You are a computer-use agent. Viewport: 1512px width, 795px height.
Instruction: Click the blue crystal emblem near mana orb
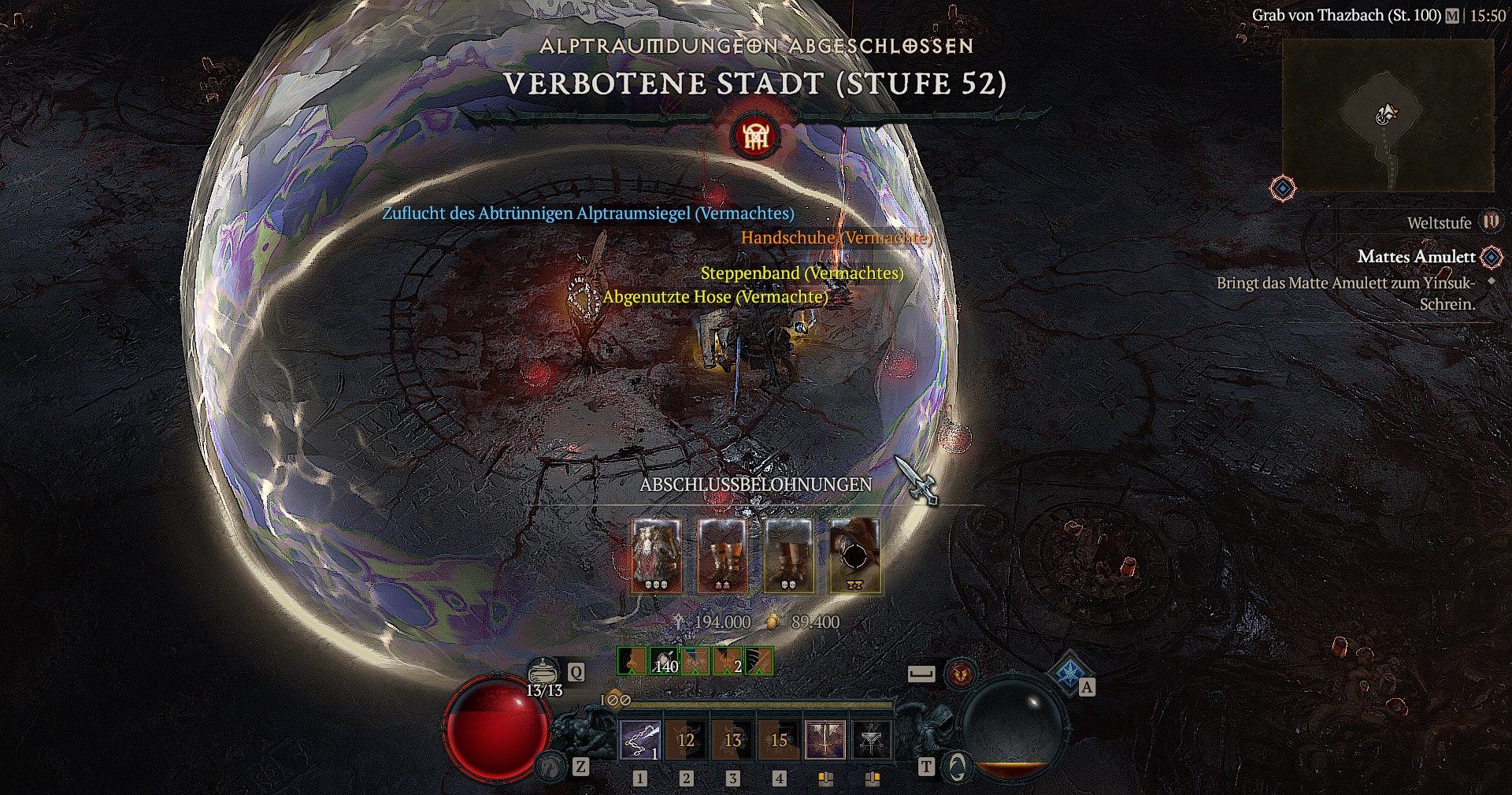point(1069,672)
